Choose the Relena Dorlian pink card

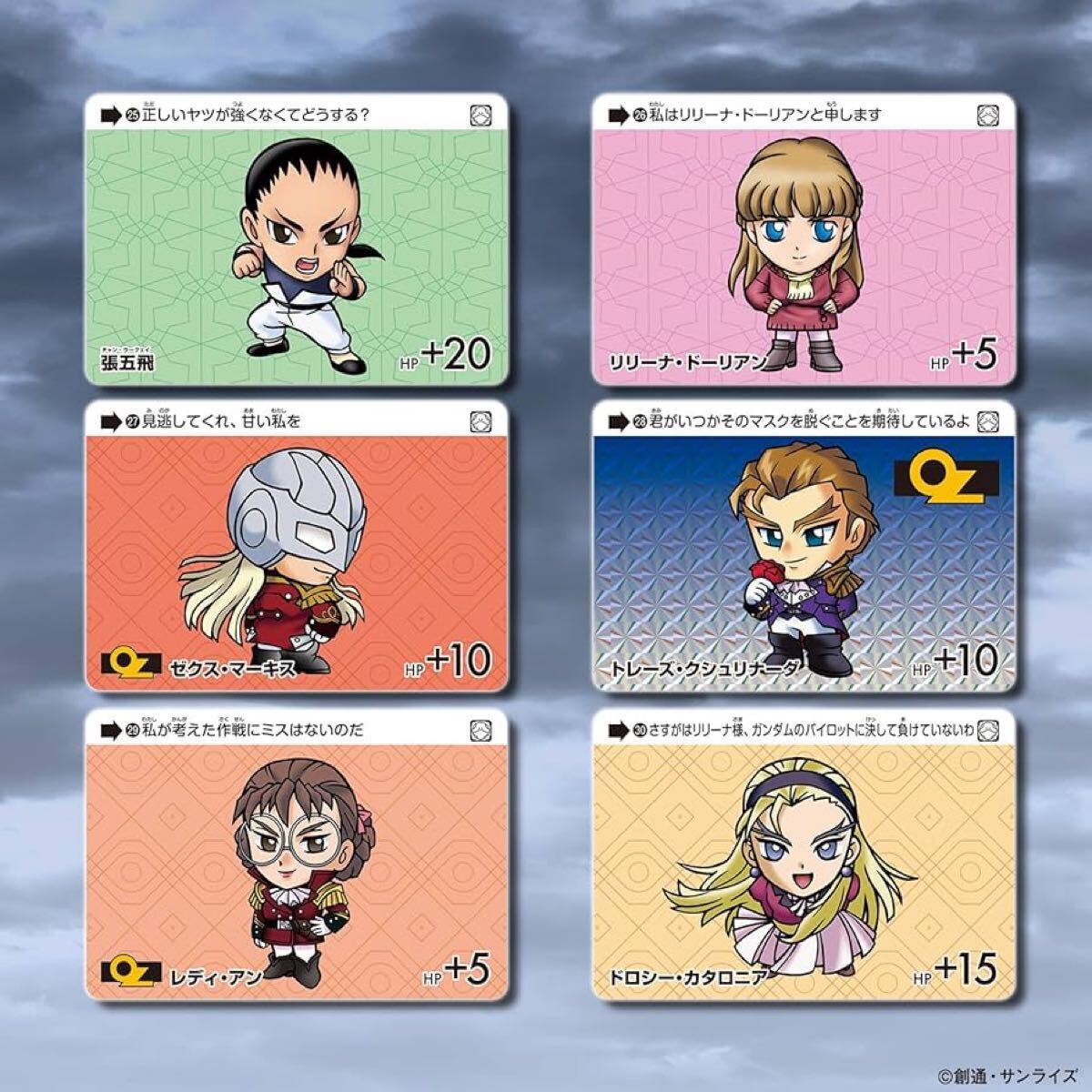point(804,241)
